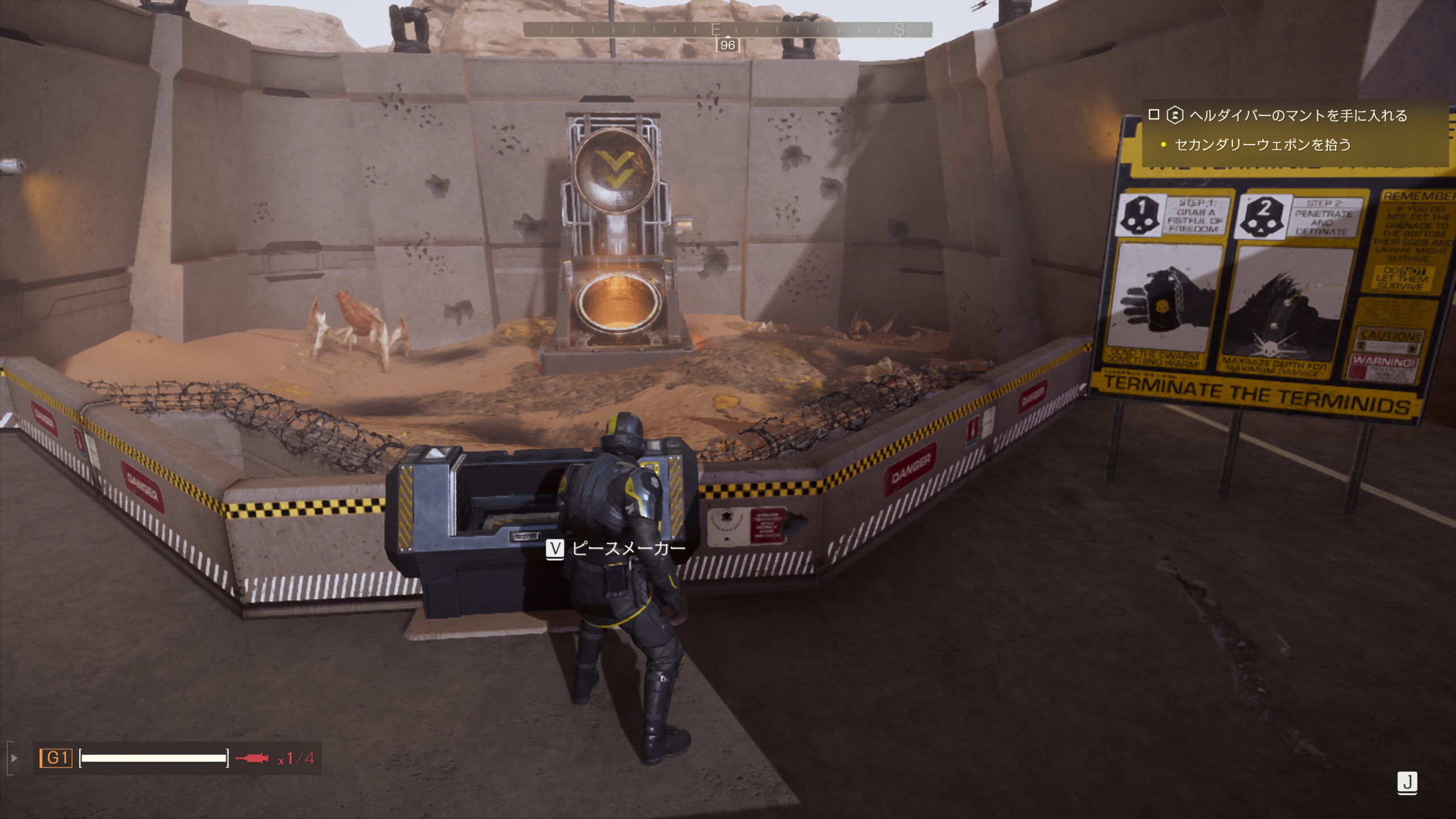Select the G1 player tag
This screenshot has width=1456, height=819.
tap(56, 758)
